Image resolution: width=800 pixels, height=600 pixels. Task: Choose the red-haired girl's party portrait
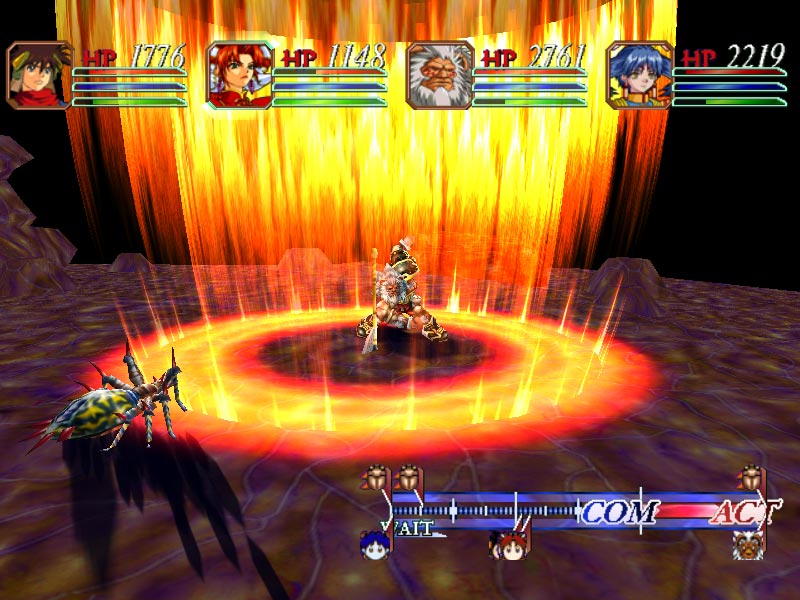pos(240,74)
